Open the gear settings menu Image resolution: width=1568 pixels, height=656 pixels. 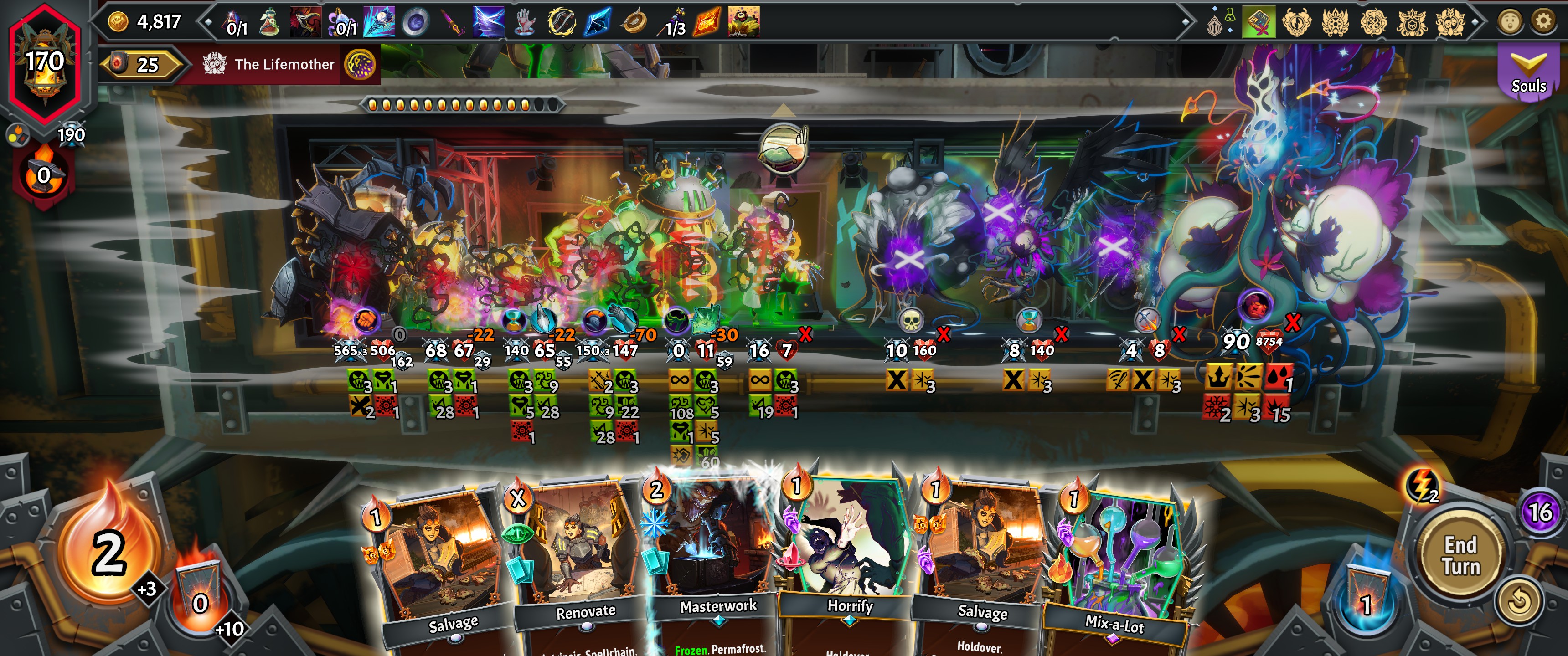click(x=1542, y=22)
